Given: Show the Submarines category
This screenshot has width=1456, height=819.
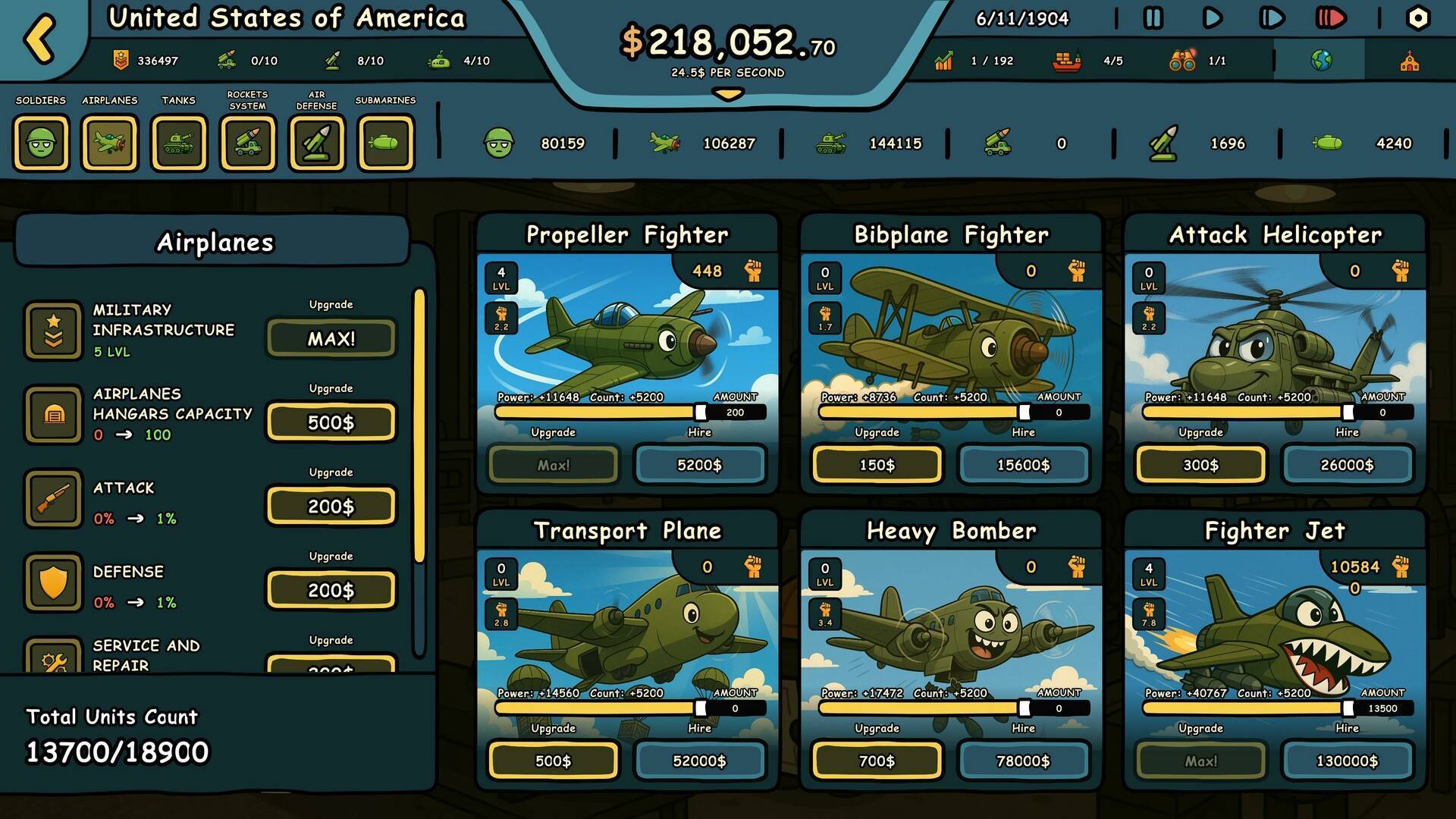Looking at the screenshot, I should click(x=386, y=143).
